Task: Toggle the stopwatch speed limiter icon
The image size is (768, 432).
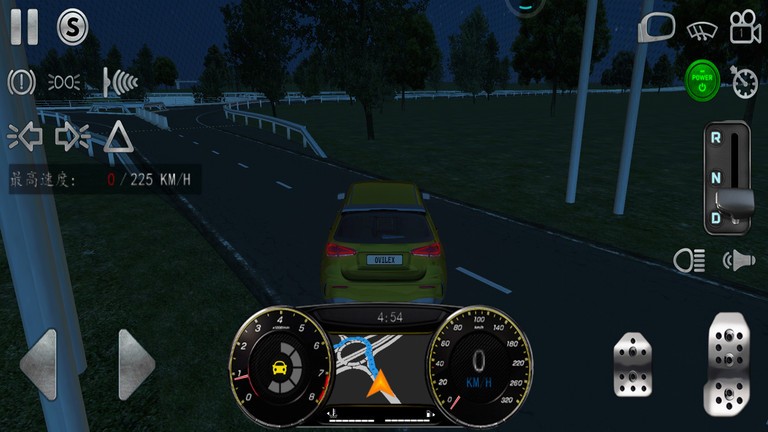Action: tap(745, 81)
